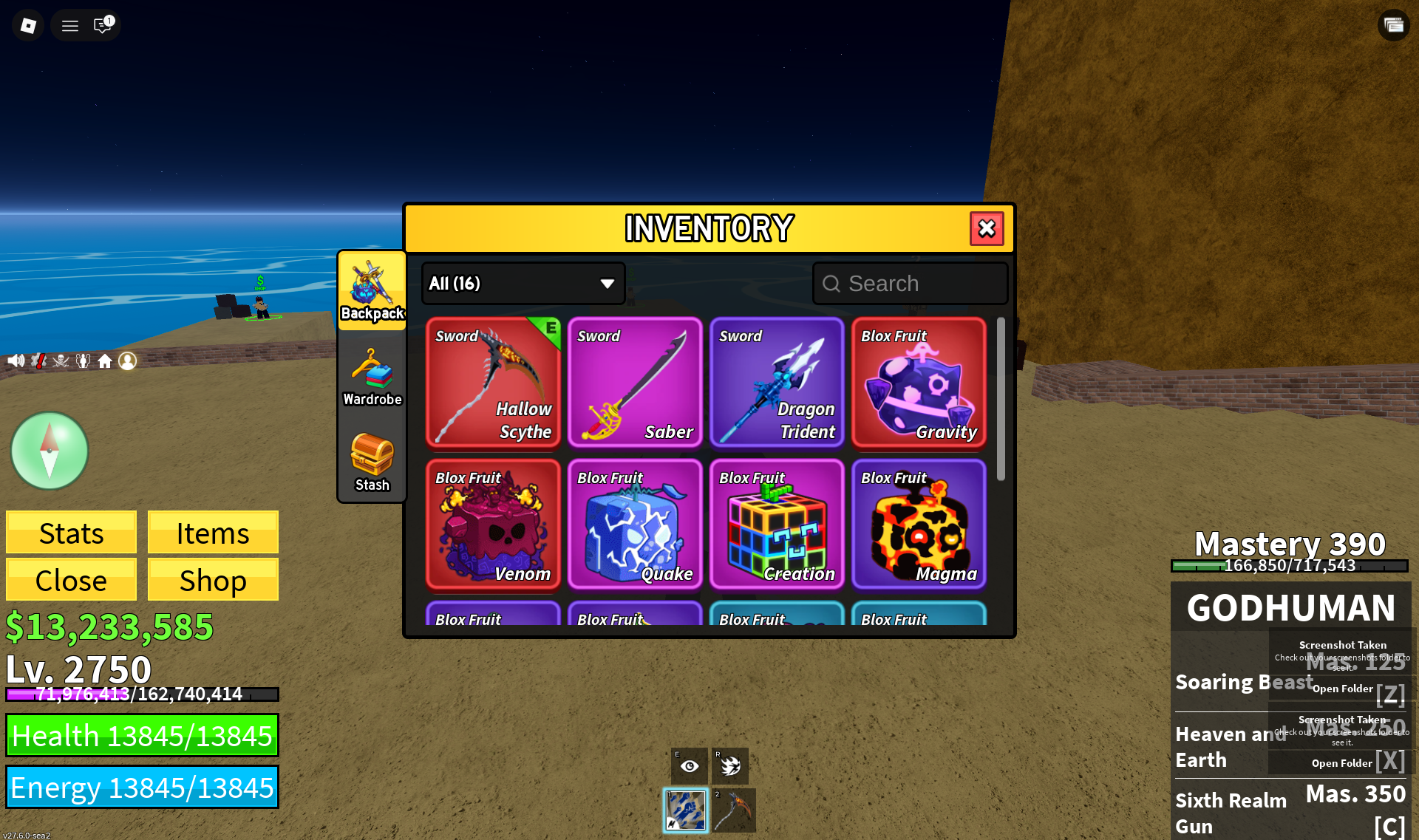1419x840 pixels.
Task: Open the Wardrobe tab
Action: (x=372, y=377)
